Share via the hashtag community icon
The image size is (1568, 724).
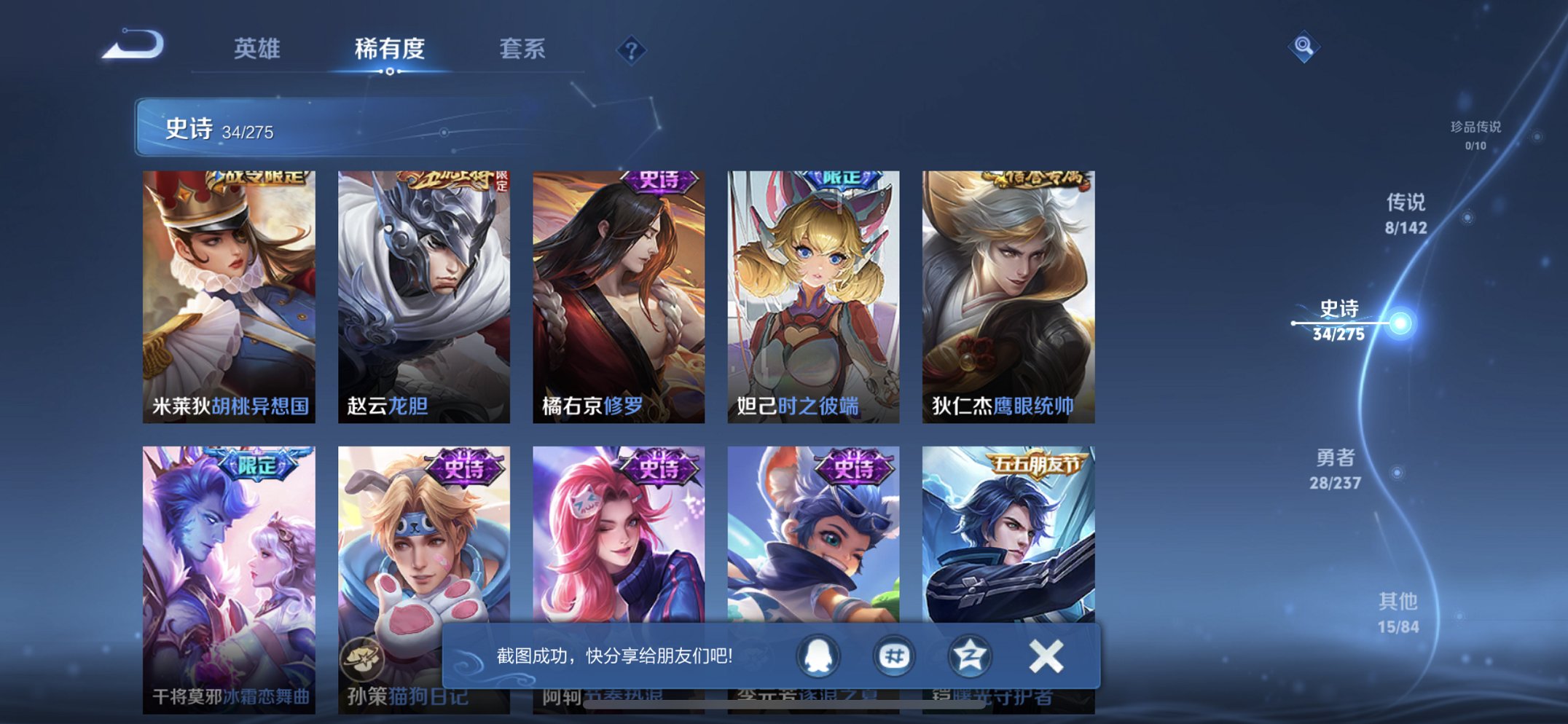coord(895,656)
